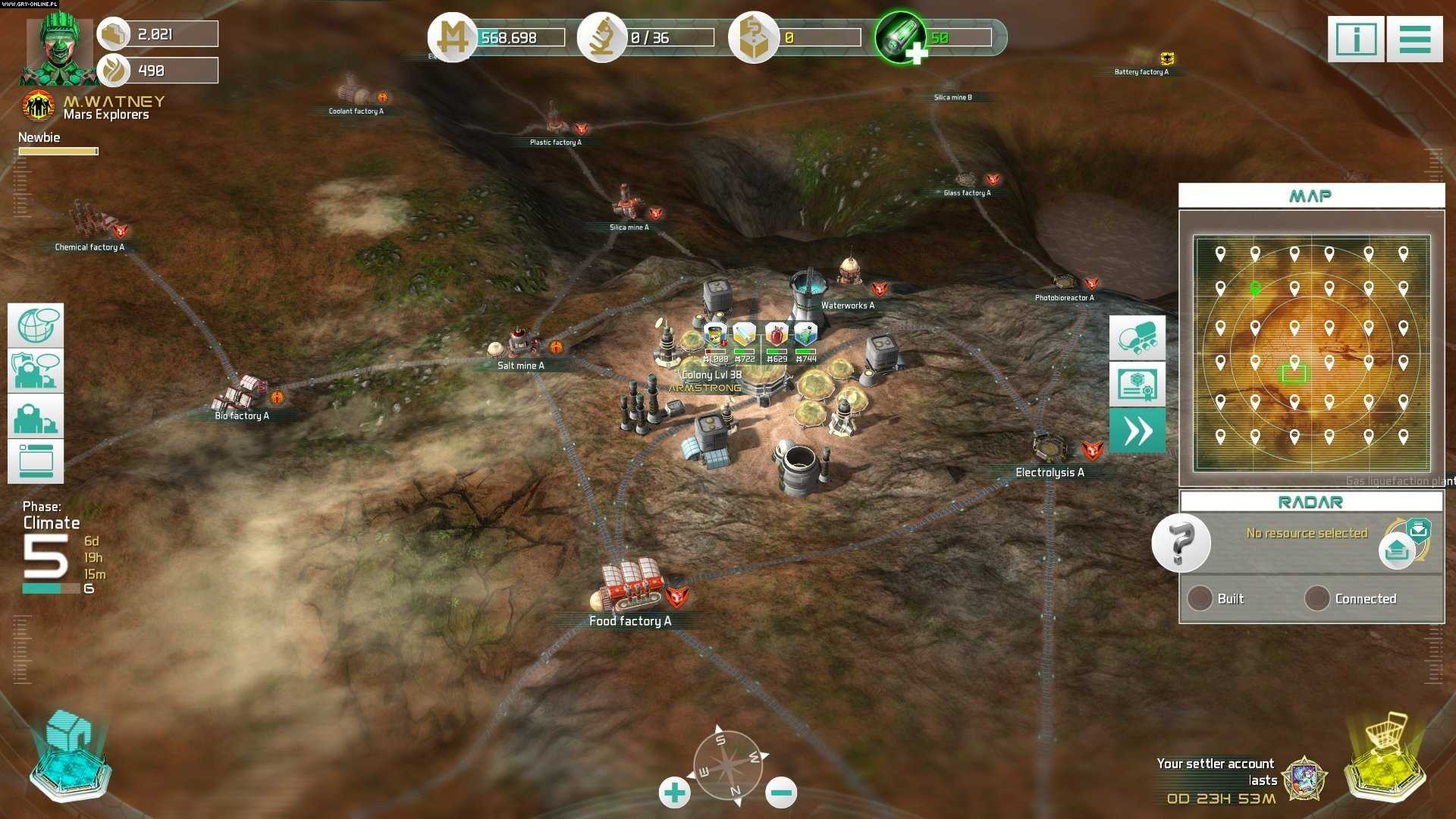Zoom out with the minus button
Screen dimensions: 1456x819
tap(781, 793)
